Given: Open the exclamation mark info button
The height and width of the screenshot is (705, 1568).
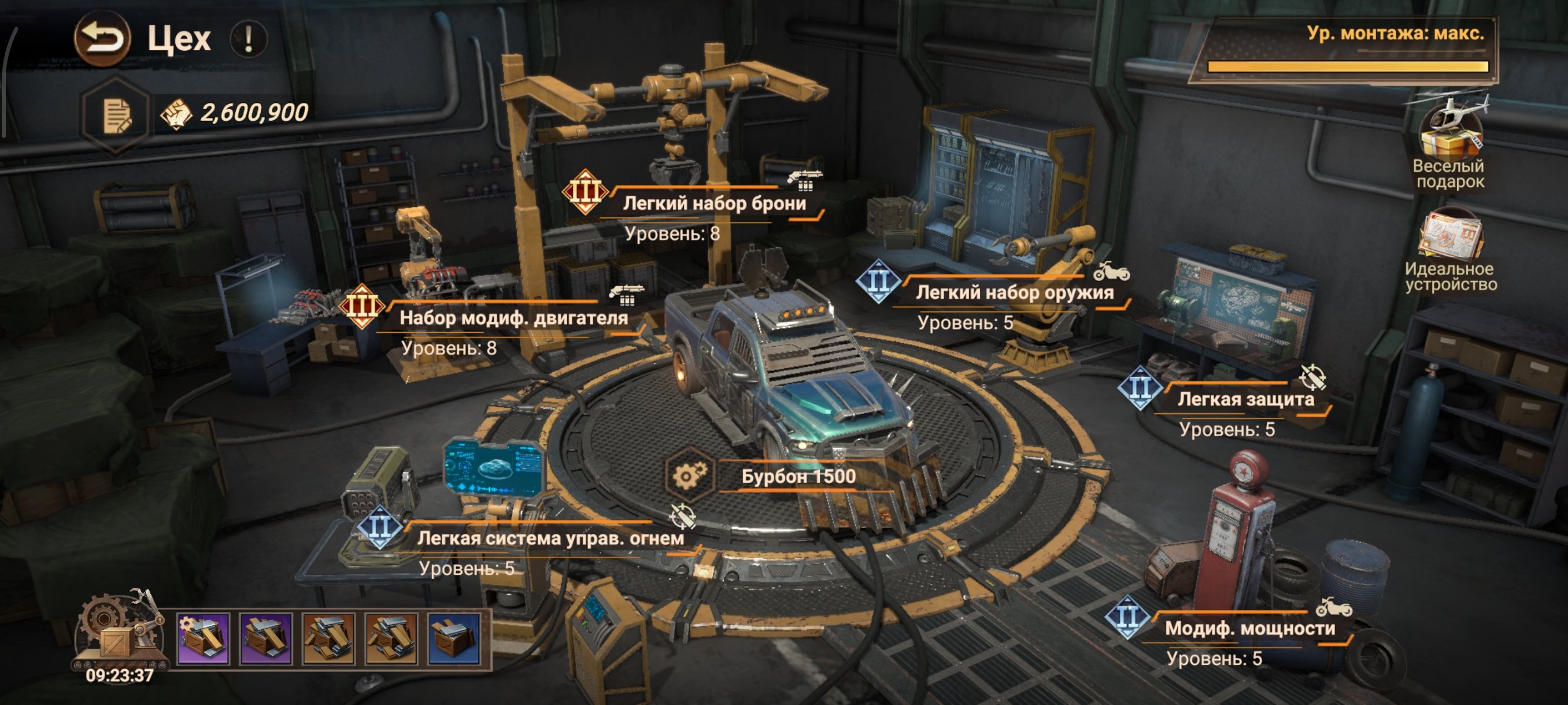Looking at the screenshot, I should pyautogui.click(x=249, y=39).
